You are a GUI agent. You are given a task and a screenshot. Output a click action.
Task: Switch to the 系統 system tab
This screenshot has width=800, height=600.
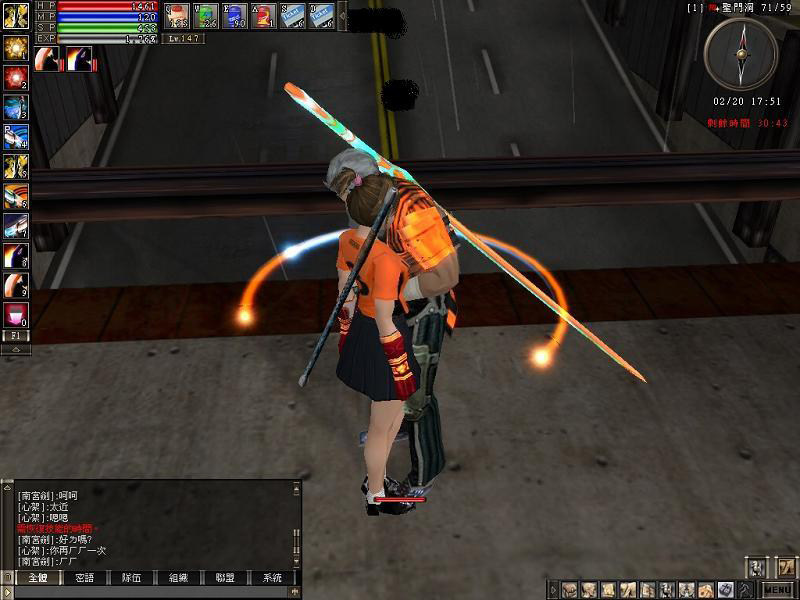pyautogui.click(x=272, y=578)
